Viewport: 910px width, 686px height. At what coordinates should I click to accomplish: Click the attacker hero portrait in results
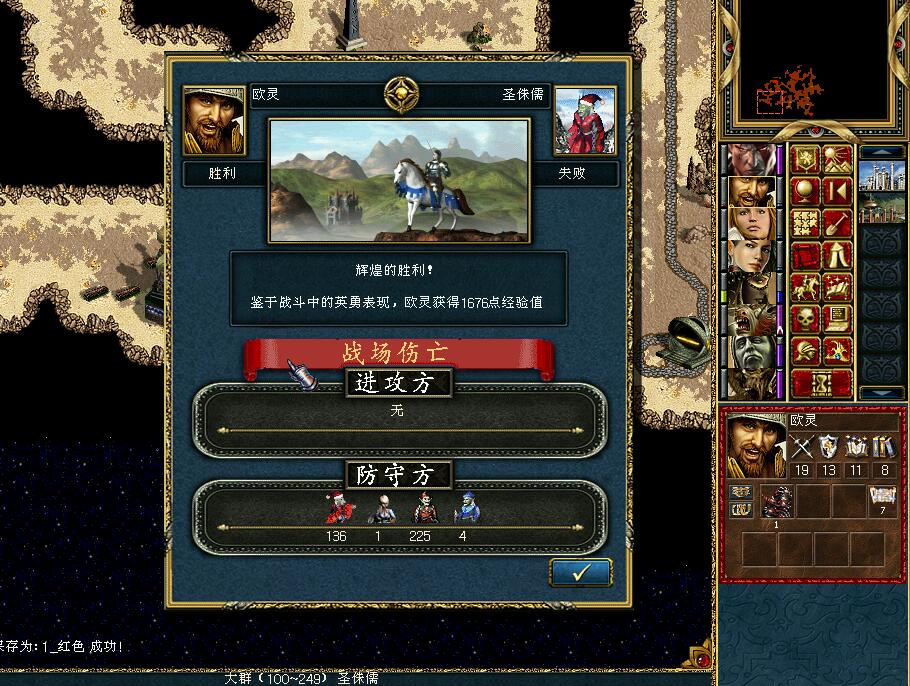click(x=214, y=121)
